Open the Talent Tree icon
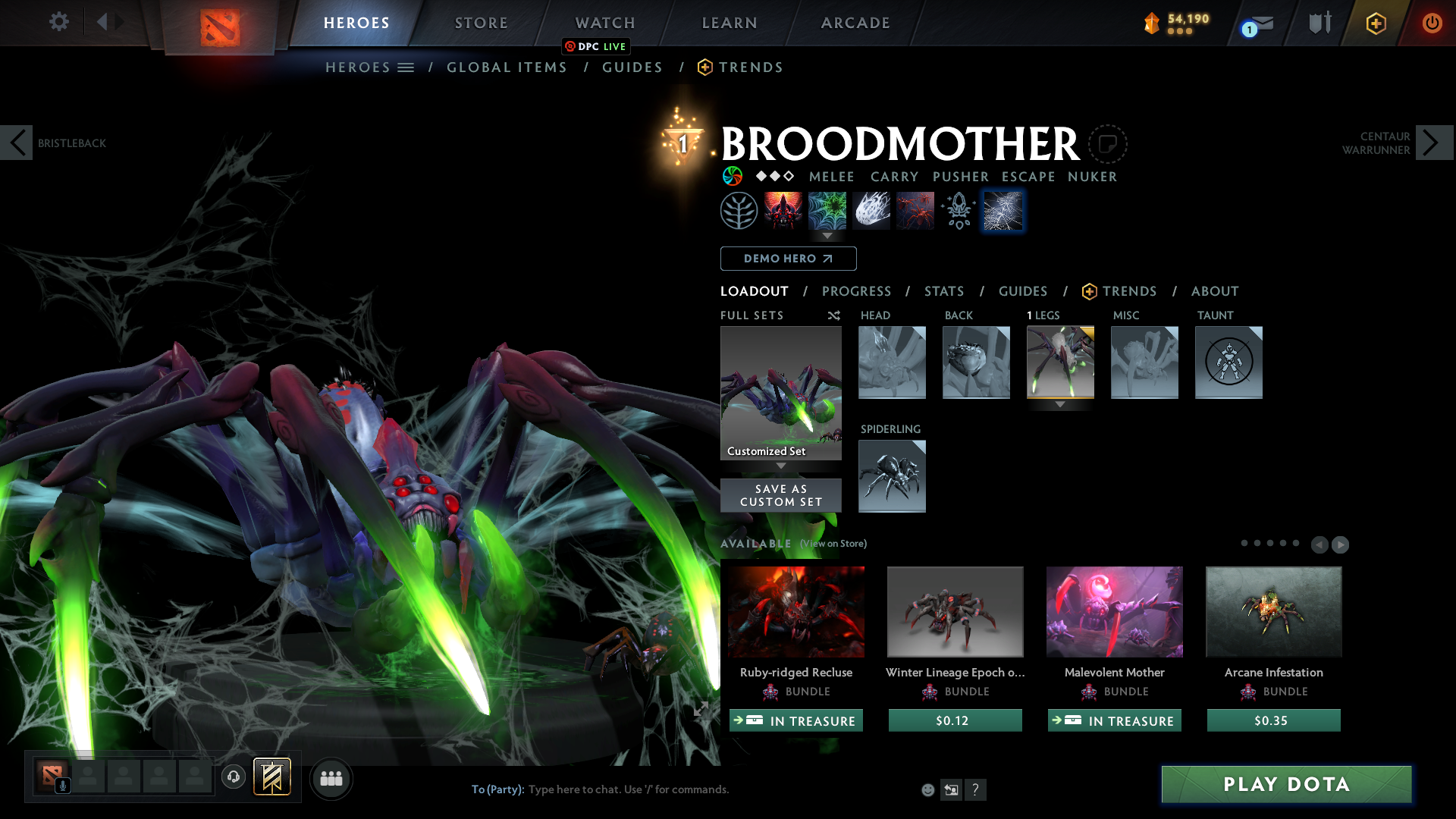This screenshot has height=819, width=1456. pyautogui.click(x=739, y=210)
